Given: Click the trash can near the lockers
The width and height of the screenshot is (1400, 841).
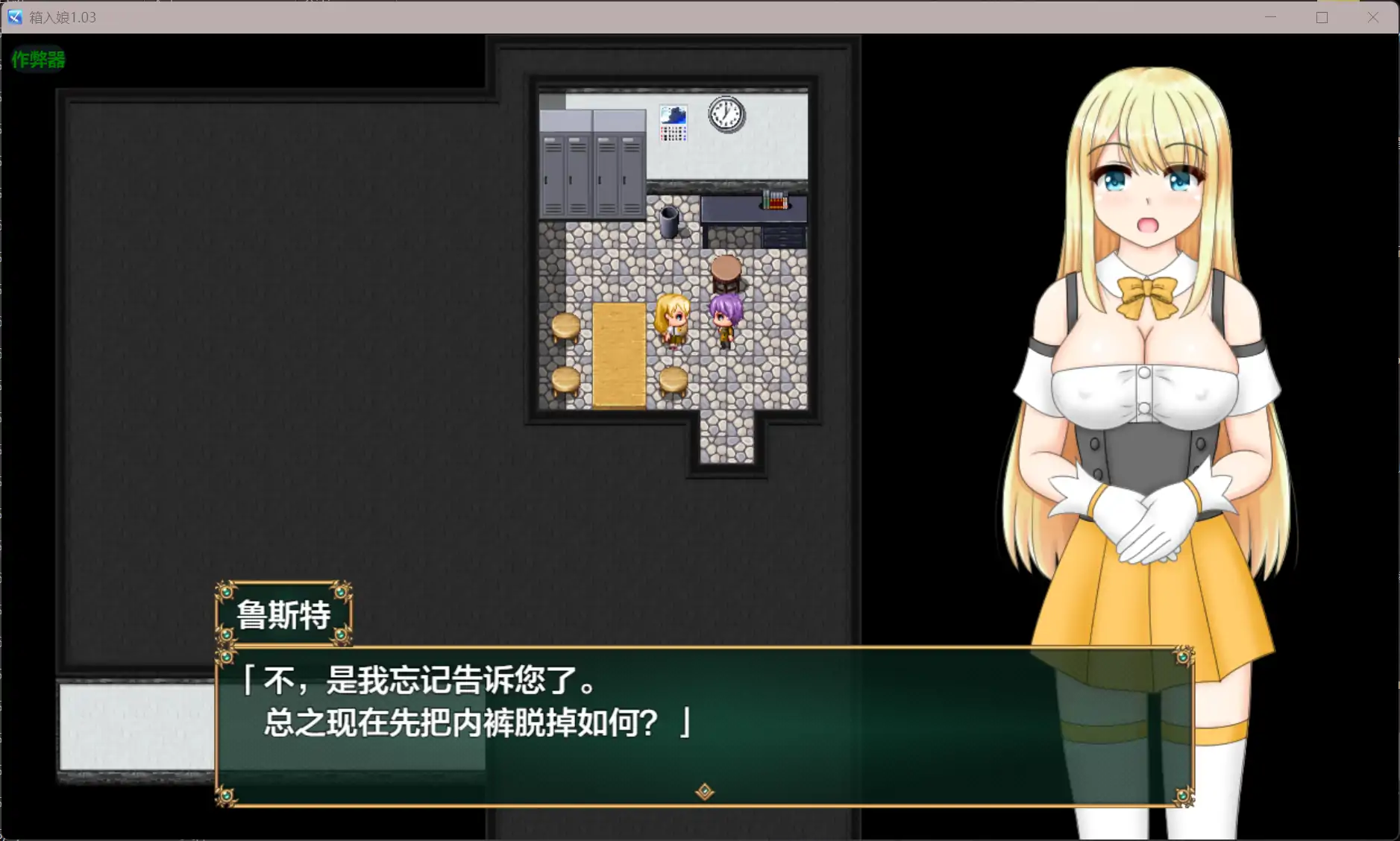Looking at the screenshot, I should (x=669, y=222).
